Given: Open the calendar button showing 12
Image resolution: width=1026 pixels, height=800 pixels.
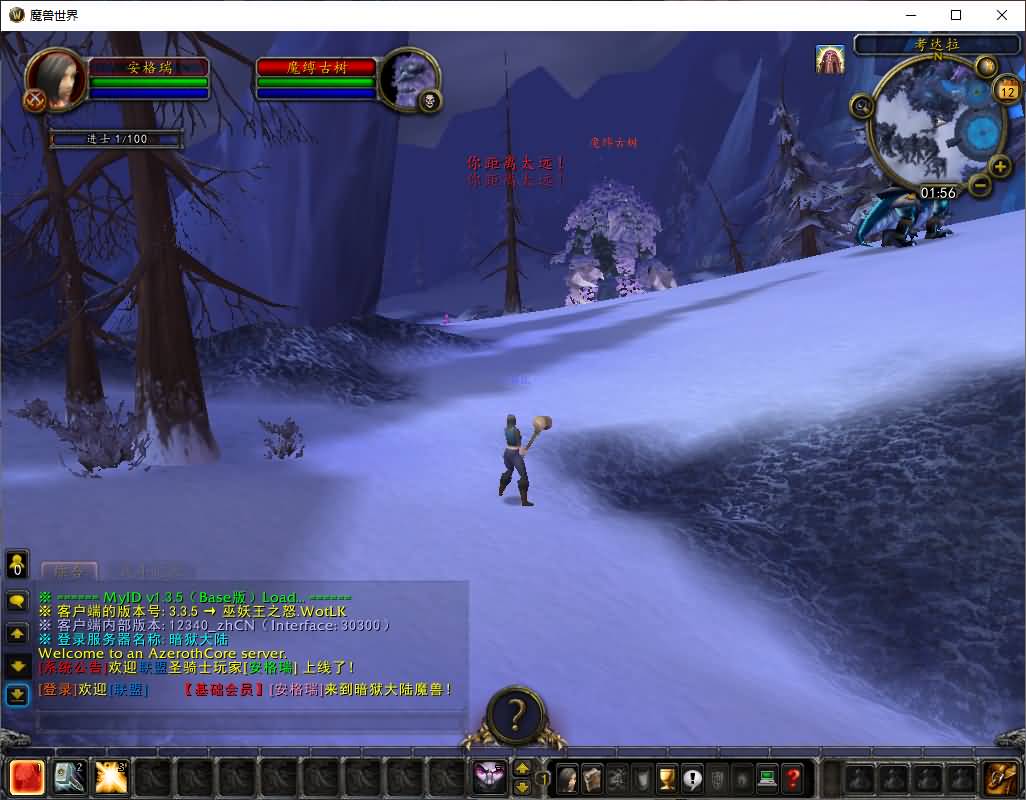Looking at the screenshot, I should pyautogui.click(x=1005, y=92).
